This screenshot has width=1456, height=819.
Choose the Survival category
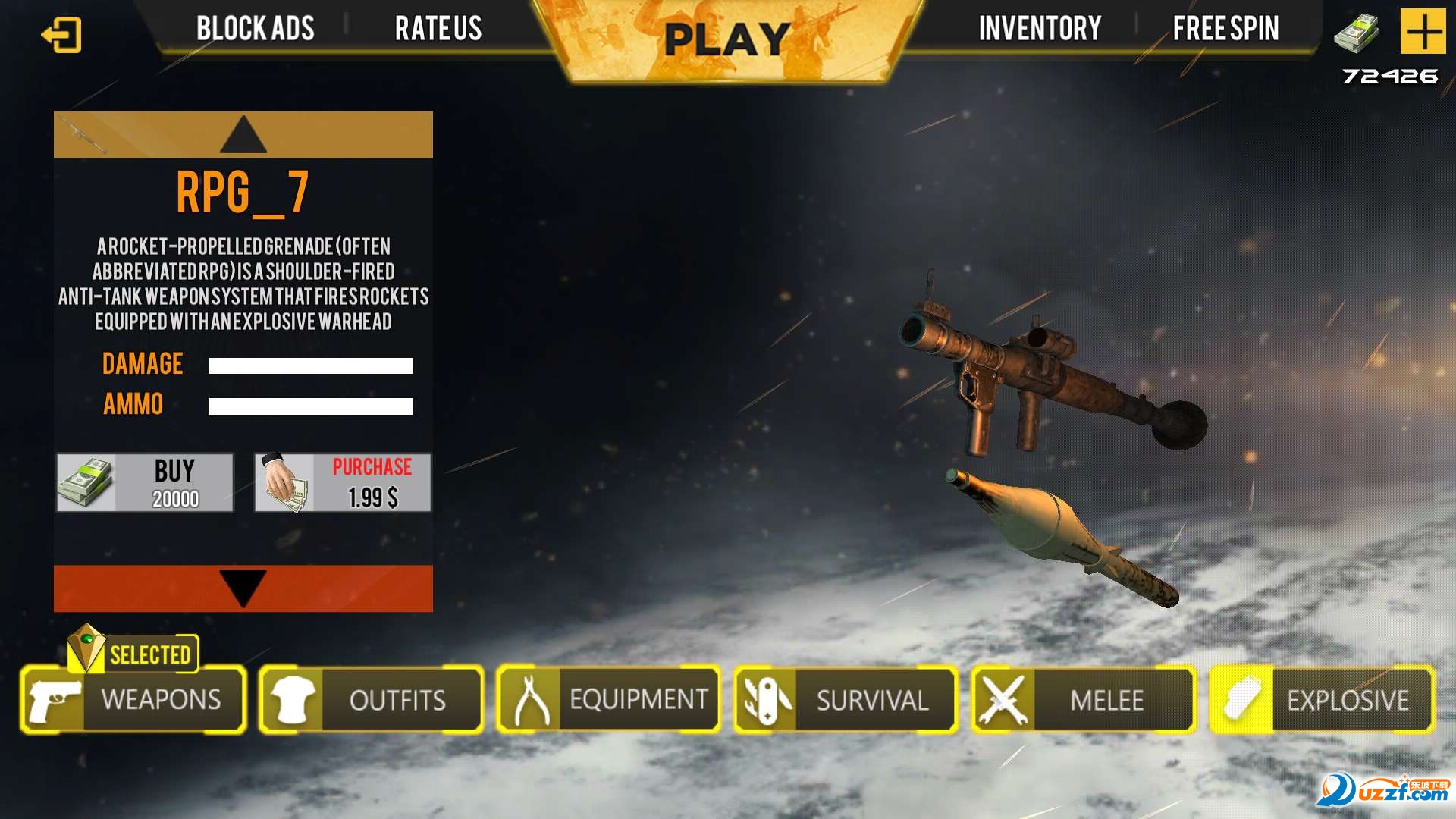tap(846, 699)
